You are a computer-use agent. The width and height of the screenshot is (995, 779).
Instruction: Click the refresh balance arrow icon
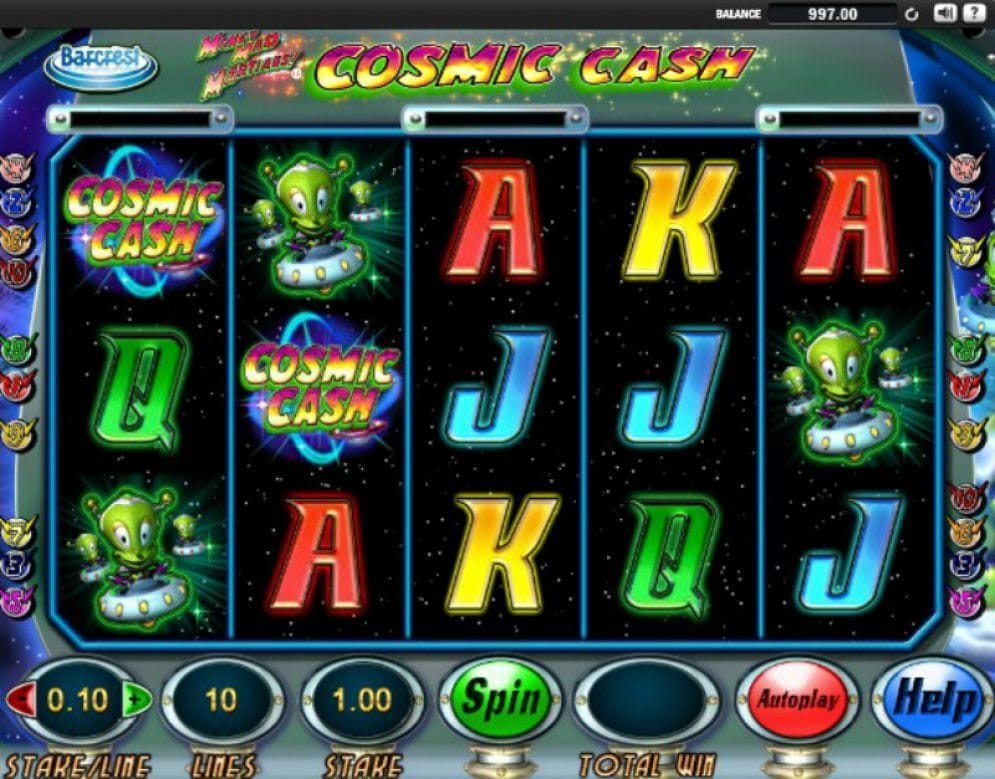(911, 14)
